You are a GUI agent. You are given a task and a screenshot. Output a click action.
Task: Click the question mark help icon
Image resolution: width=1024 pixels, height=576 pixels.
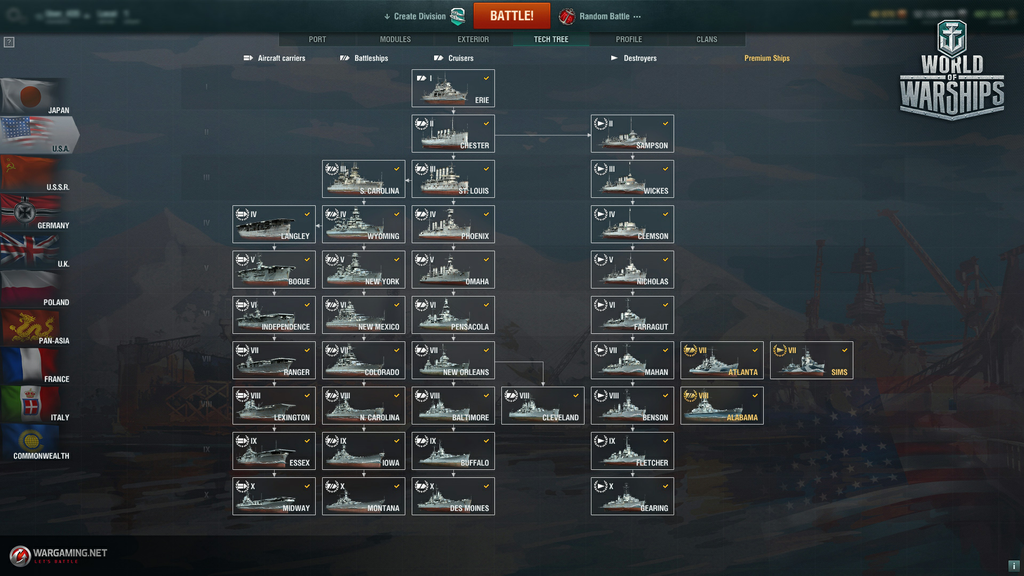pyautogui.click(x=9, y=42)
